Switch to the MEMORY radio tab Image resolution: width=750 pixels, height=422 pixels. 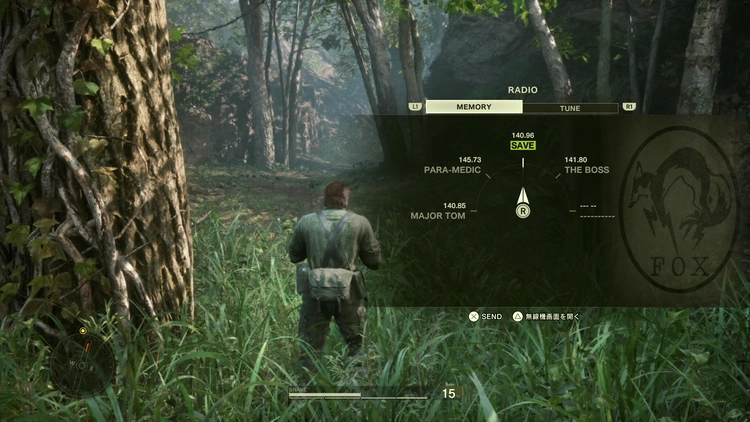(x=473, y=107)
